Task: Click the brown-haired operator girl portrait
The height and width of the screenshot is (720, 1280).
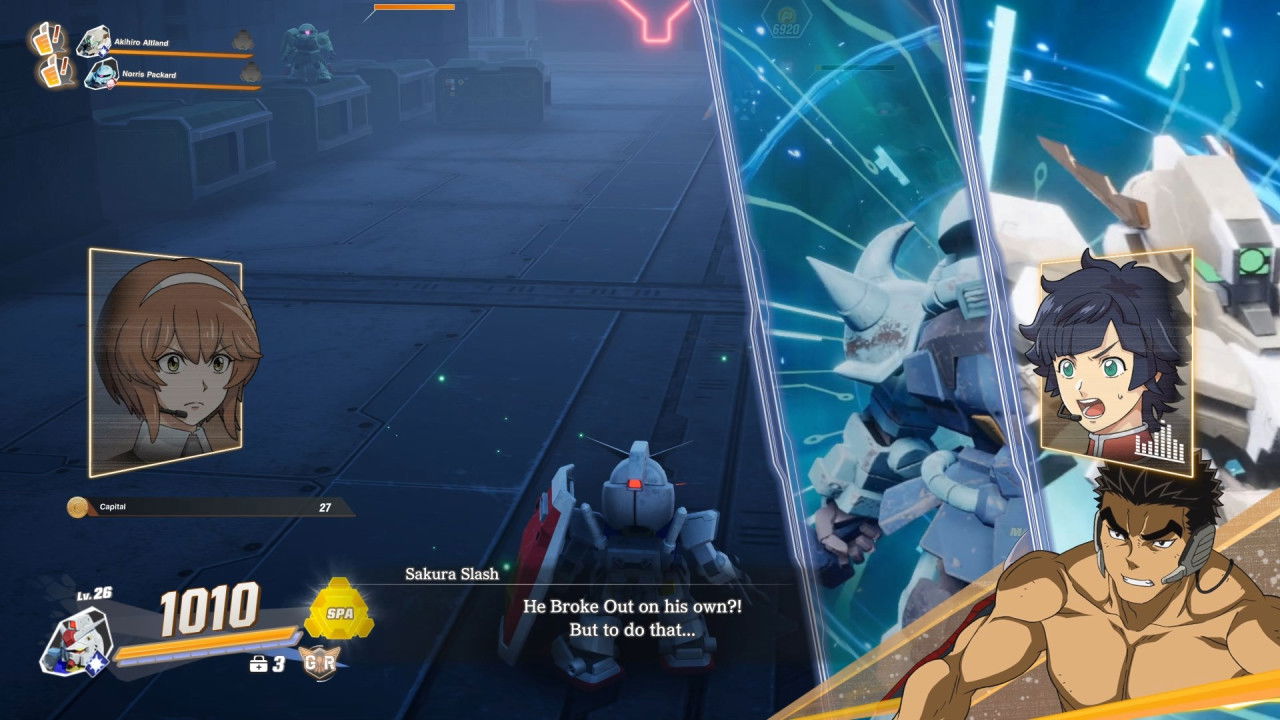Action: (x=166, y=360)
